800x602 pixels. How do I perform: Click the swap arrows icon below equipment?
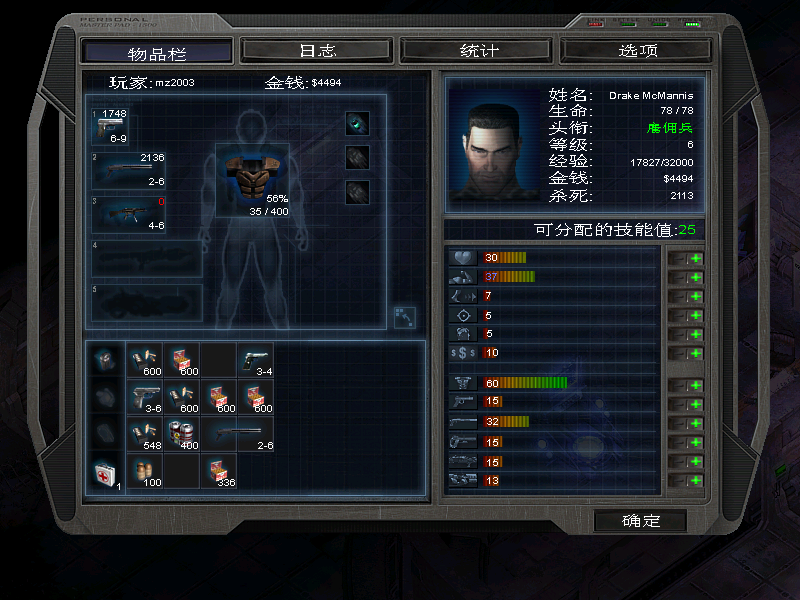[403, 315]
